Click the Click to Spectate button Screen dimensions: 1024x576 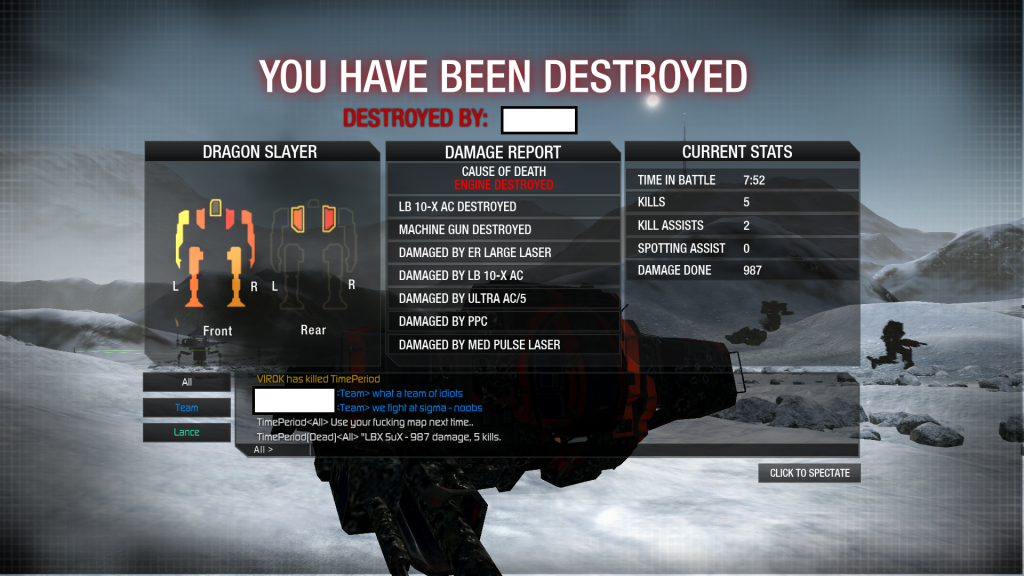point(809,473)
